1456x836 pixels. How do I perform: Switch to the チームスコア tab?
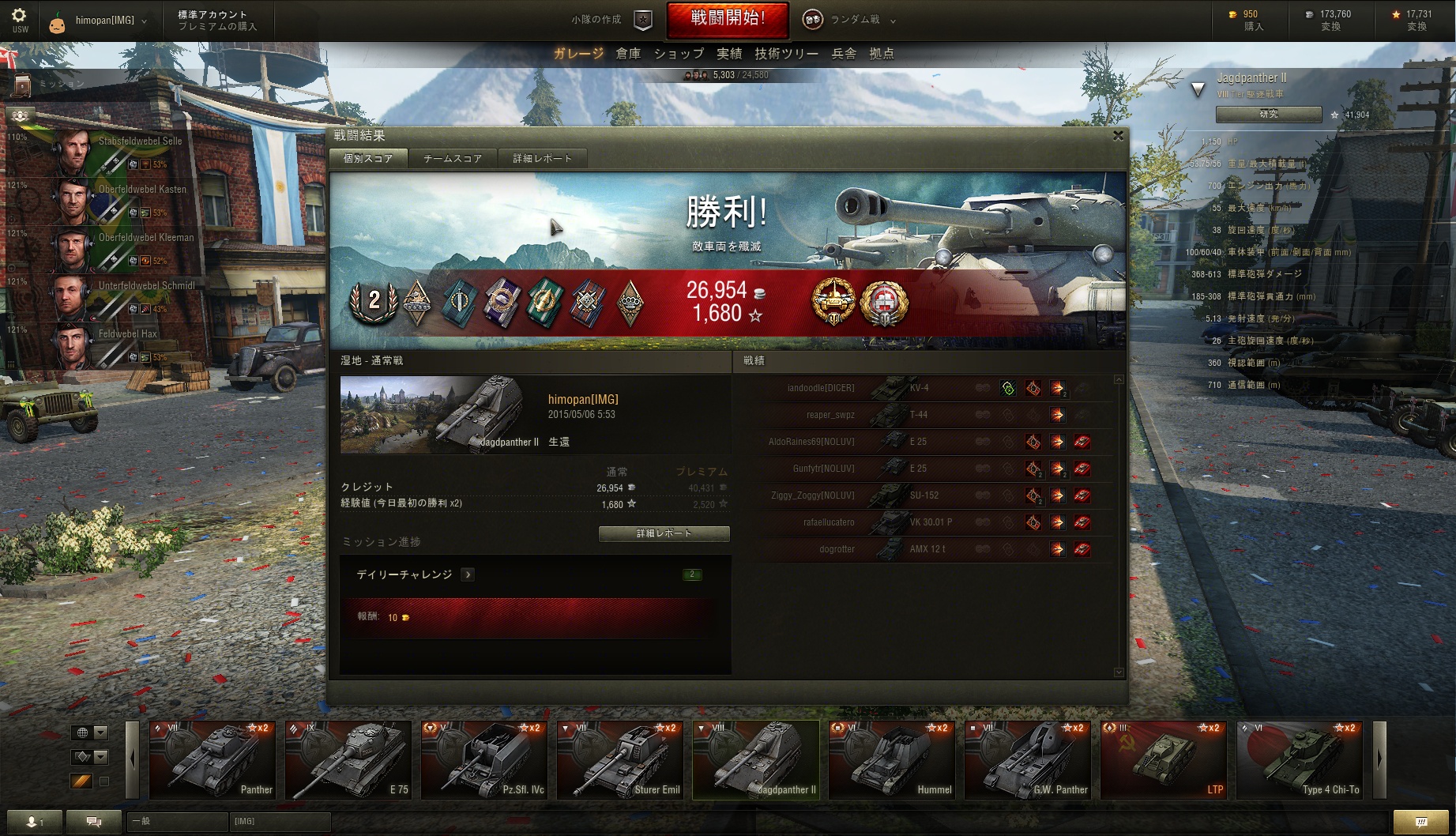453,158
